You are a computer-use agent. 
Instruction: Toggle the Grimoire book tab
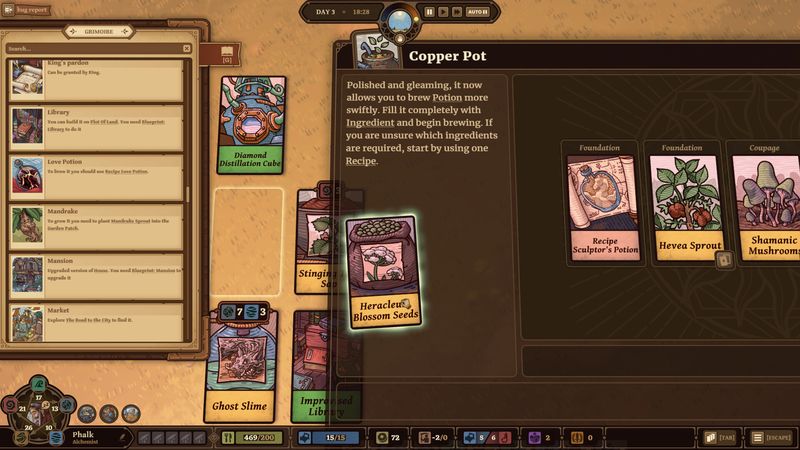click(x=227, y=53)
